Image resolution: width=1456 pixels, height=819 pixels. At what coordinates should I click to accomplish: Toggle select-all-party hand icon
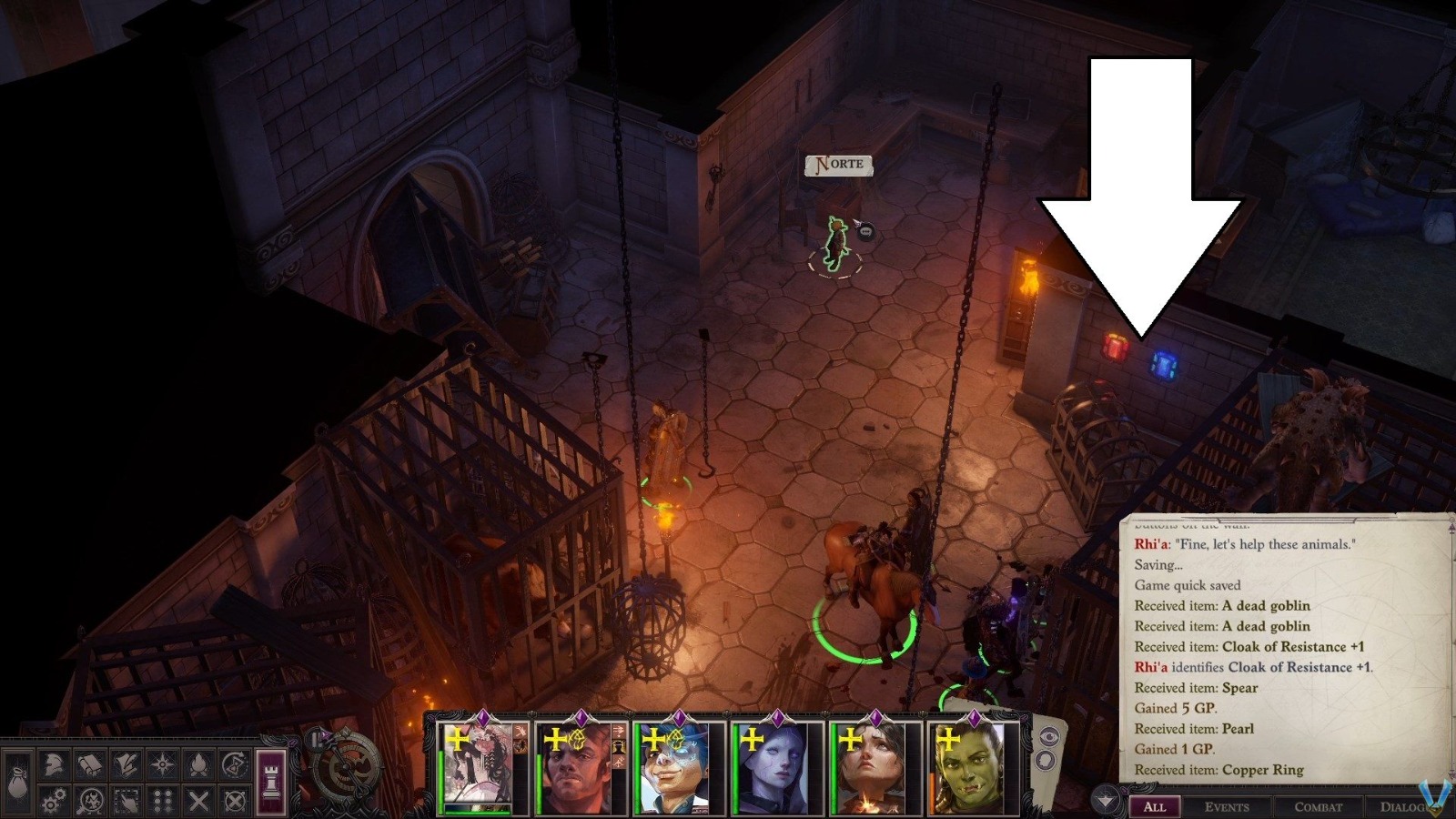pos(126,801)
